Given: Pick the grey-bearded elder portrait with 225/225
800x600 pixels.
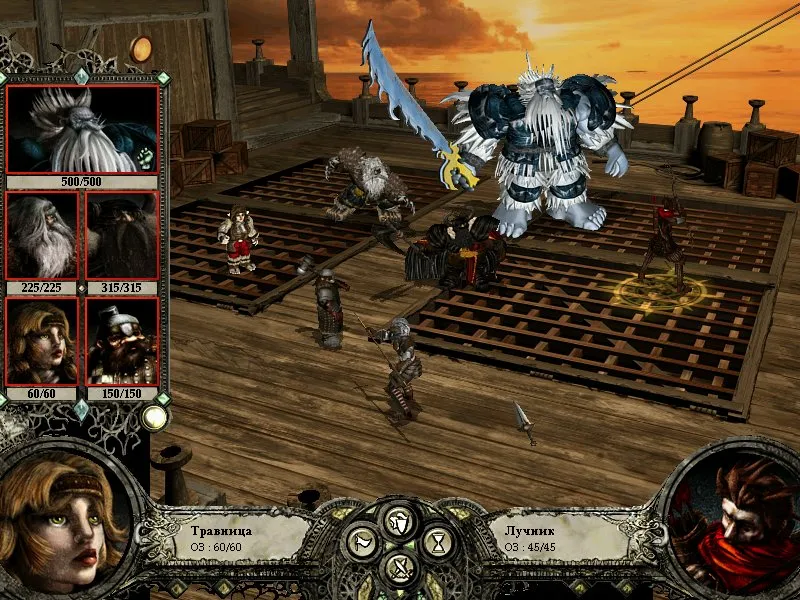Looking at the screenshot, I should [42, 236].
